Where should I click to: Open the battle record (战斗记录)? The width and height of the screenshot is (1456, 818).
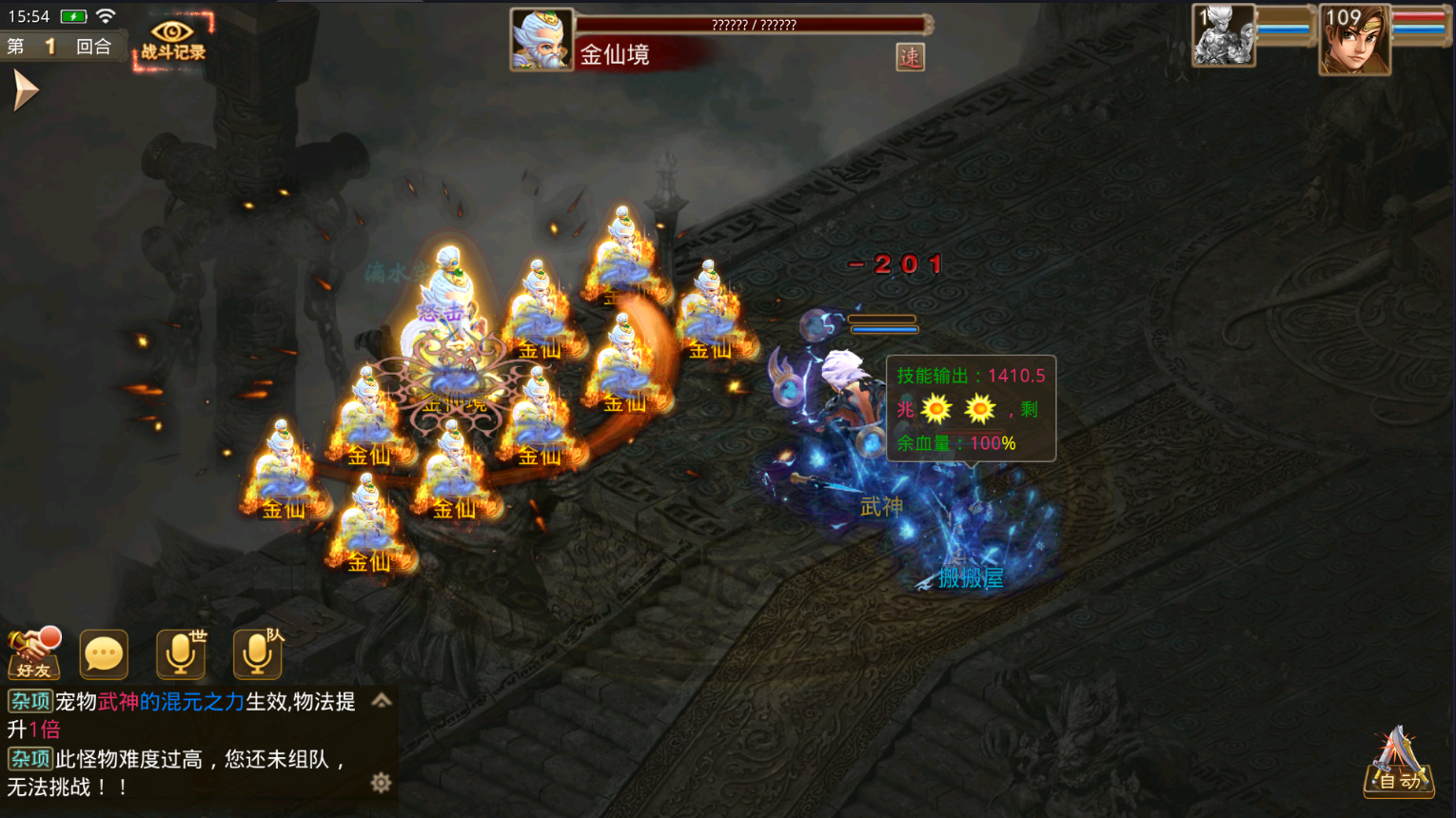click(172, 41)
